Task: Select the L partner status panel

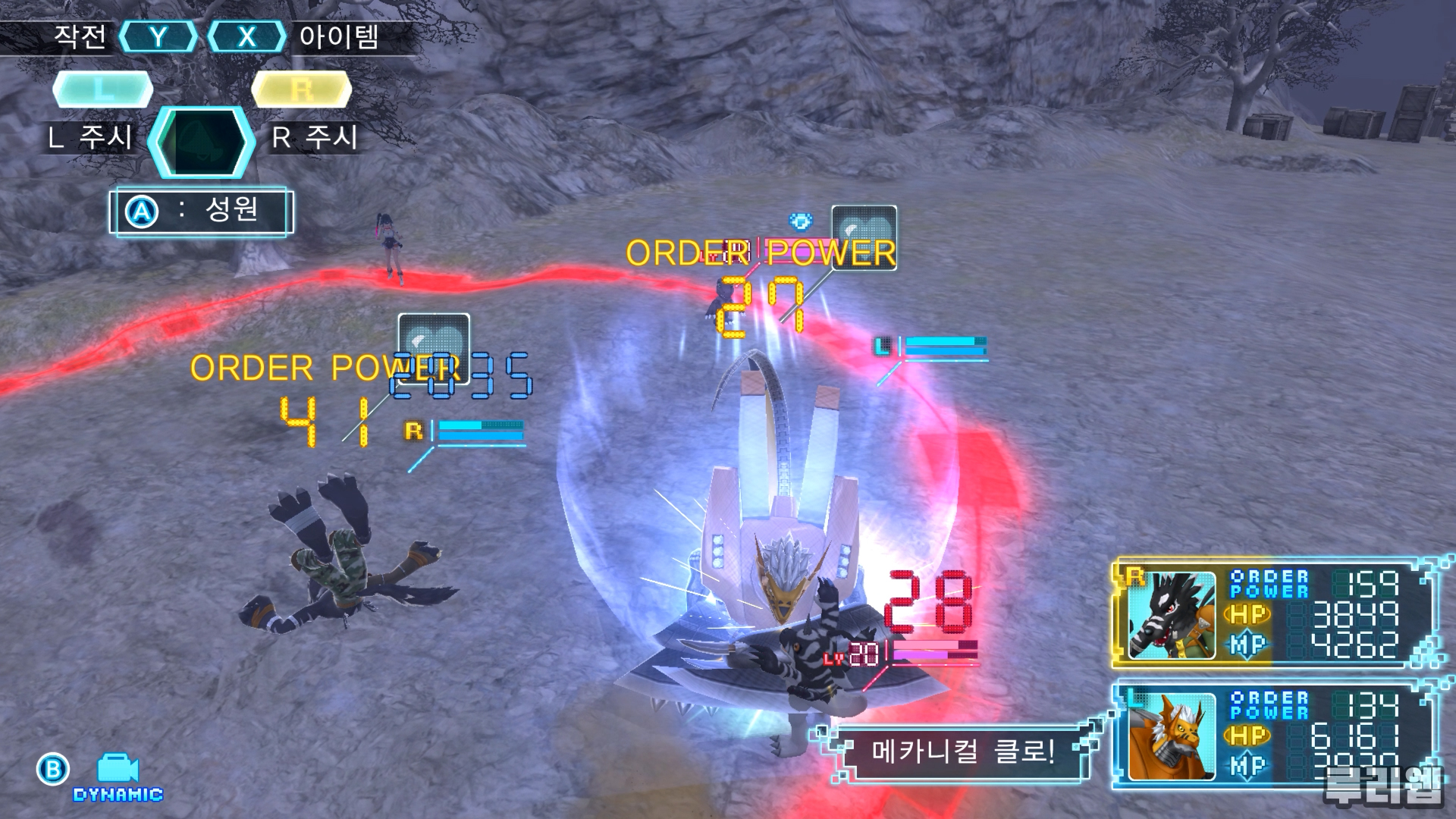Action: click(x=1274, y=734)
